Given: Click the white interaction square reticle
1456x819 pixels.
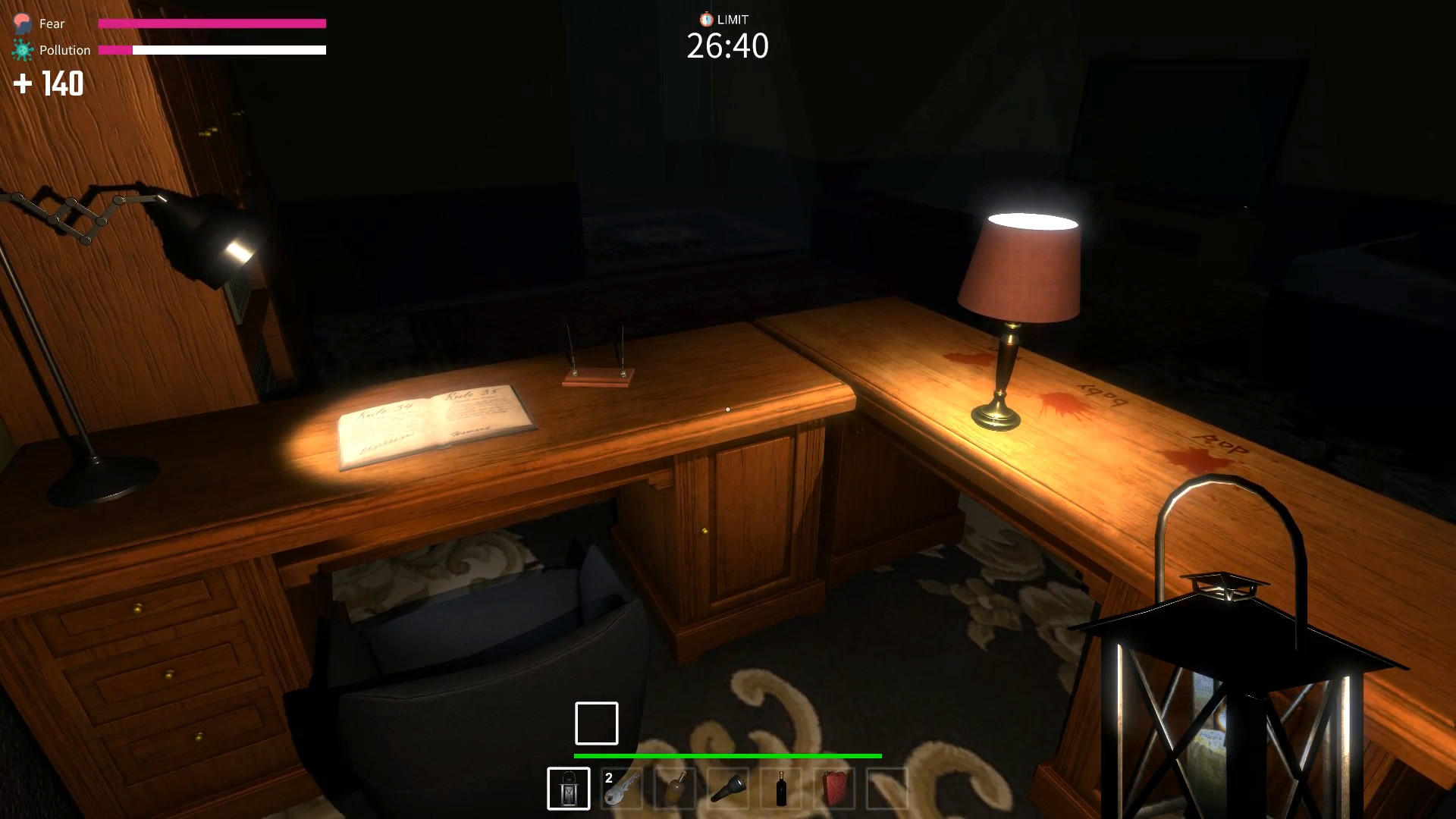Looking at the screenshot, I should click(597, 723).
